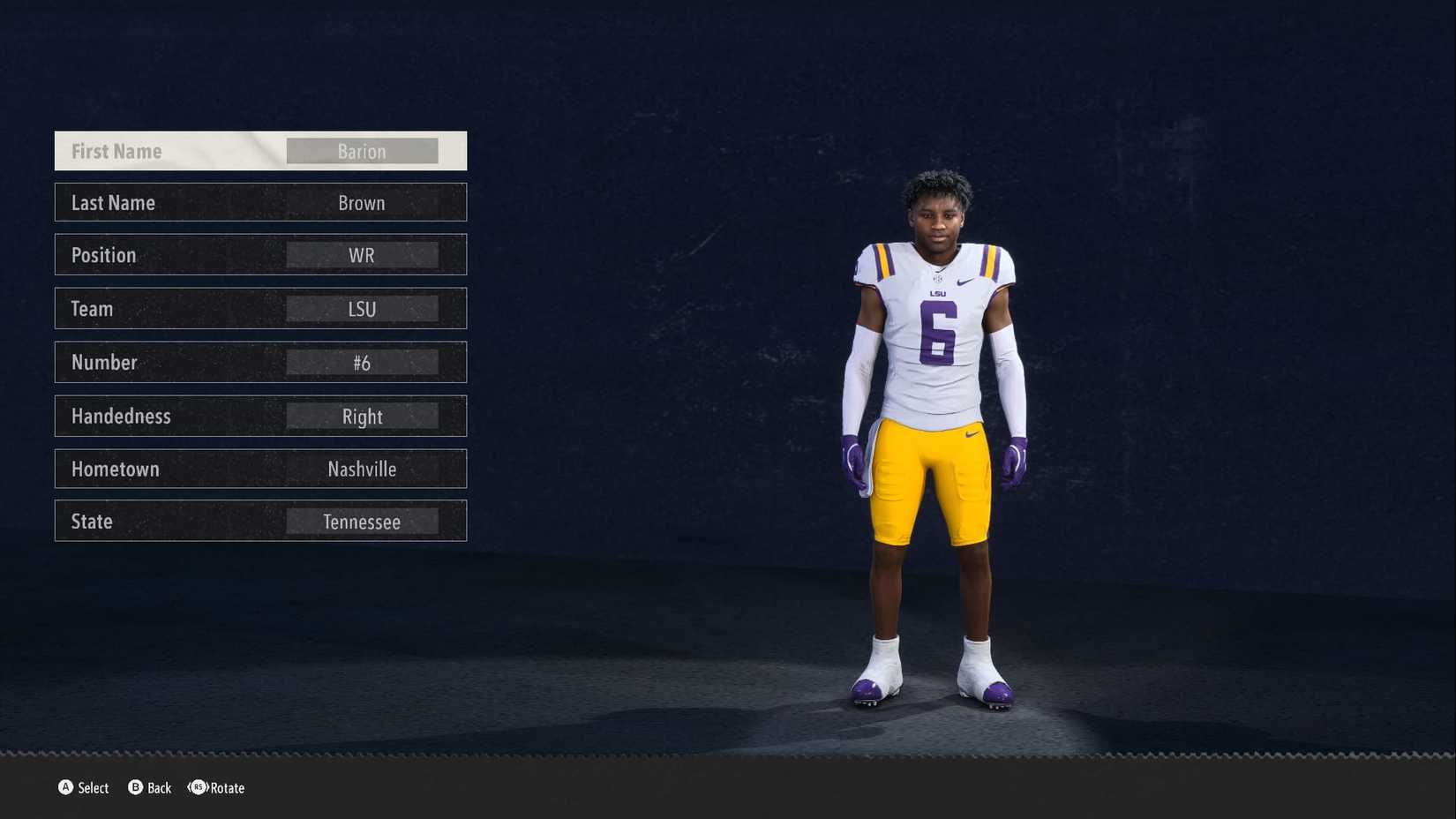
Task: Switch the Number field away from #6
Action: [x=362, y=362]
